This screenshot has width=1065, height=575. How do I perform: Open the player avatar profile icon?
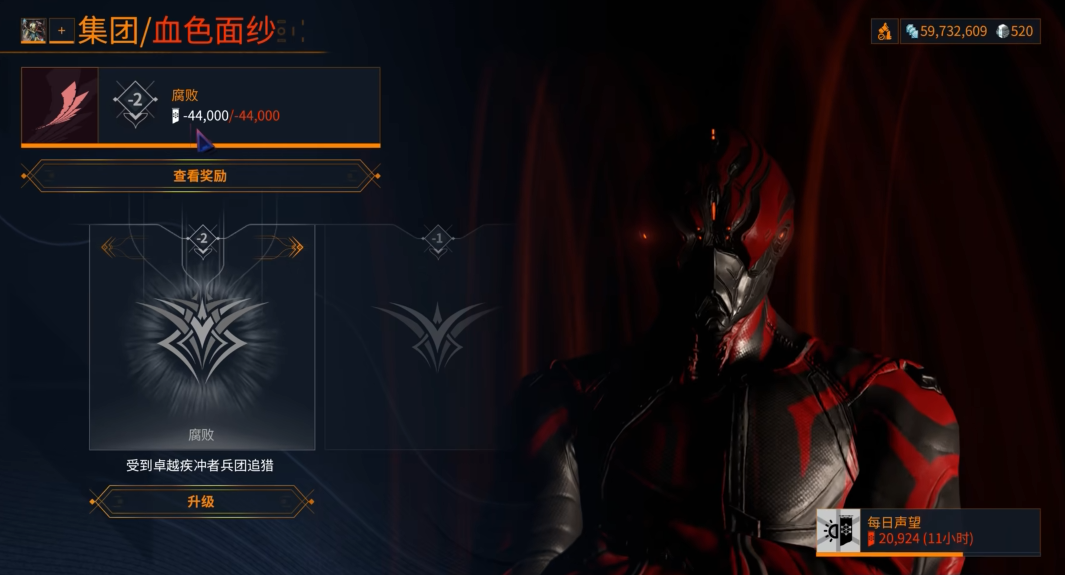(x=33, y=31)
